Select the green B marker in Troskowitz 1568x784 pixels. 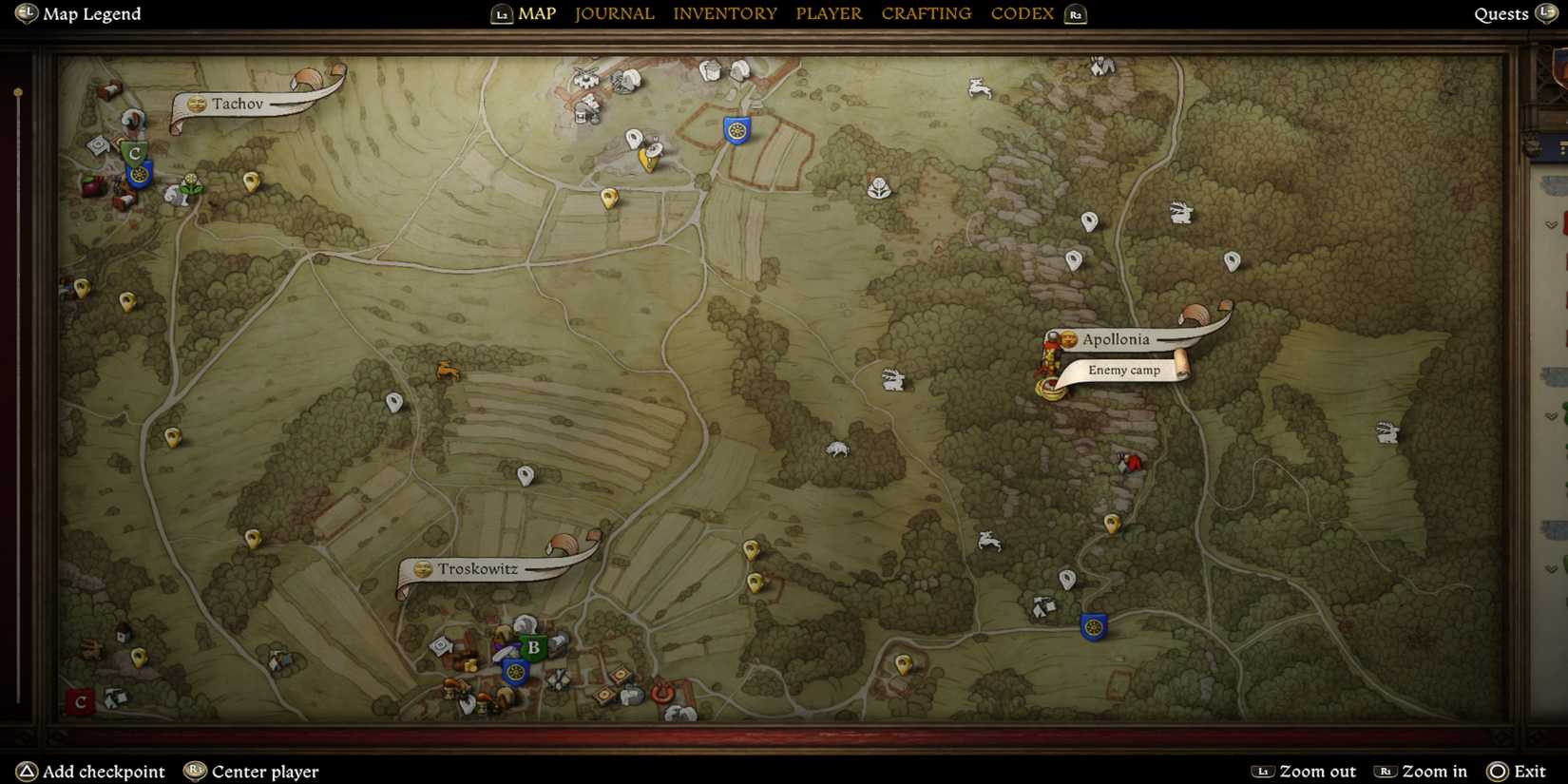(x=532, y=646)
